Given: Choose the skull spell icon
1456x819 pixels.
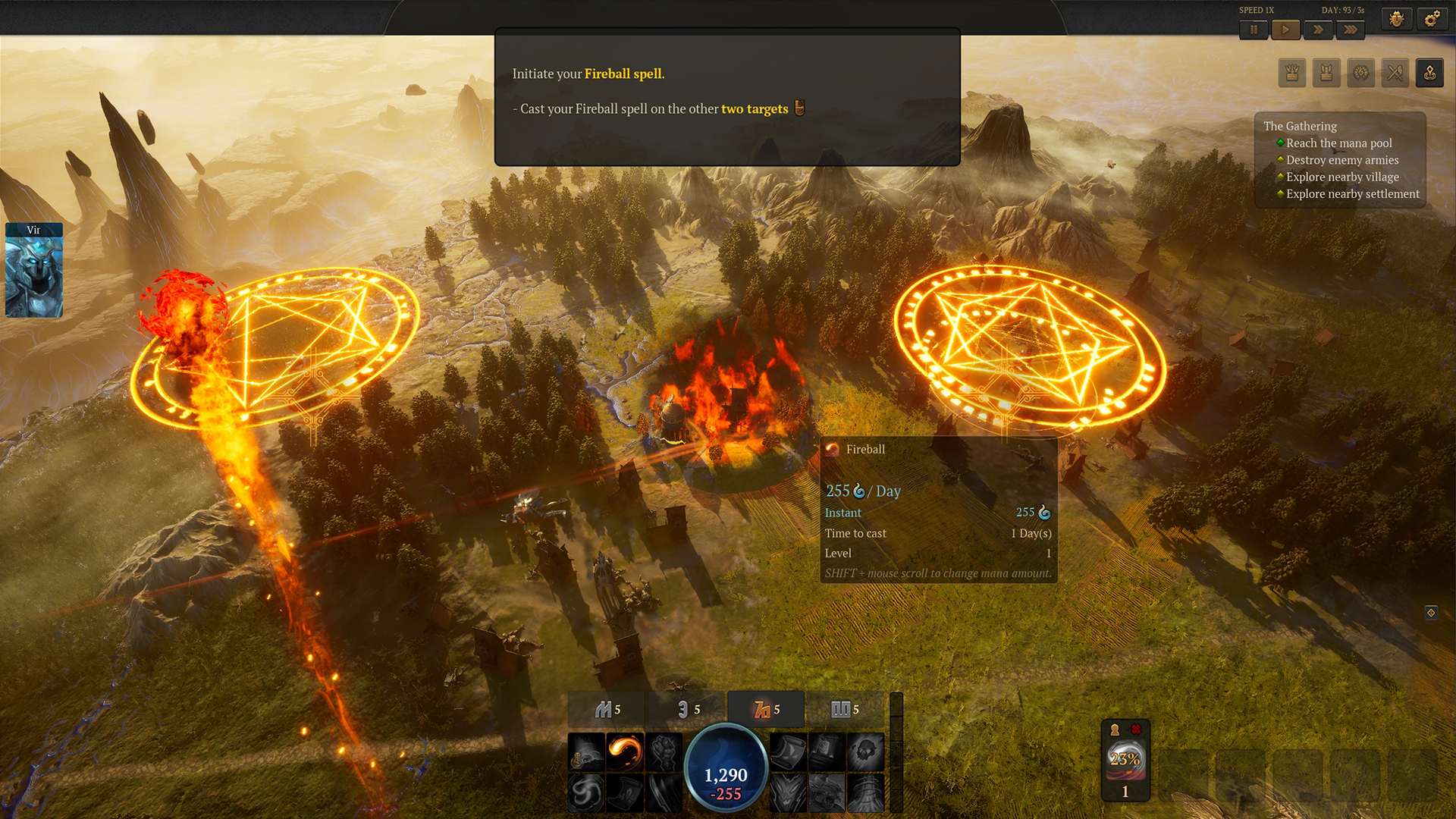Looking at the screenshot, I should (x=865, y=752).
